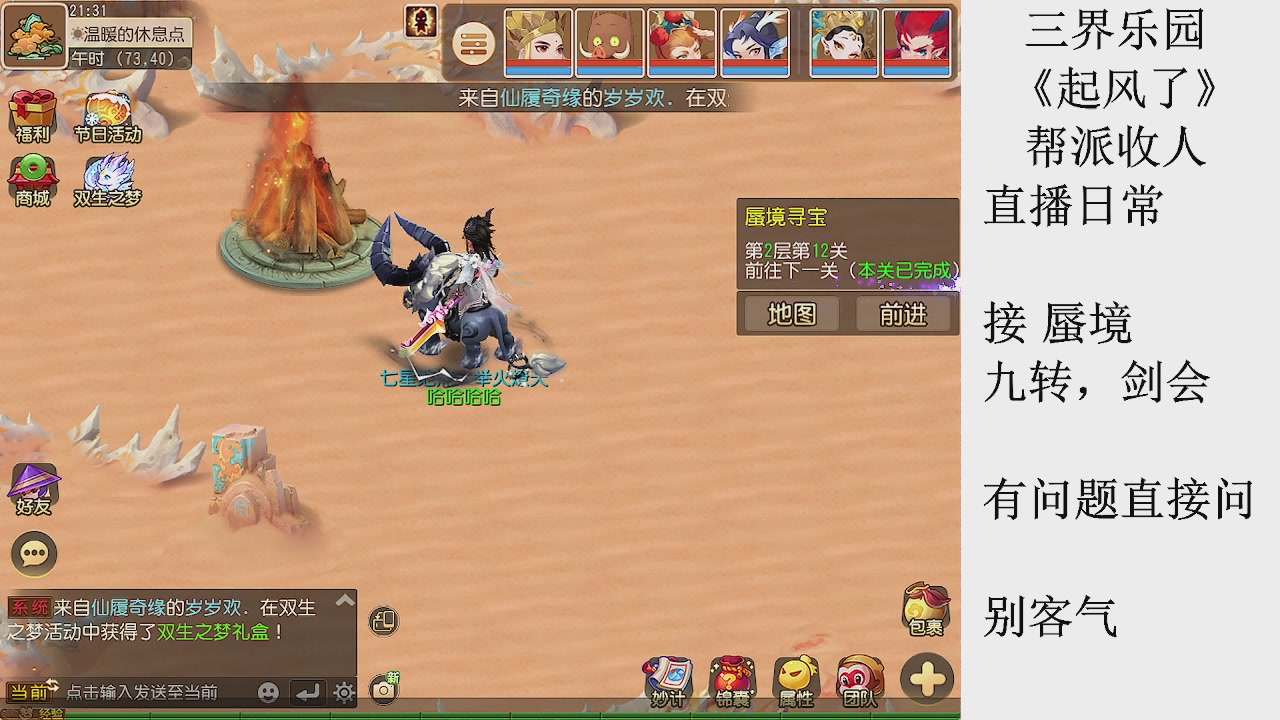Open the 好友 friends list
Viewport: 1280px width, 720px height.
coord(33,490)
